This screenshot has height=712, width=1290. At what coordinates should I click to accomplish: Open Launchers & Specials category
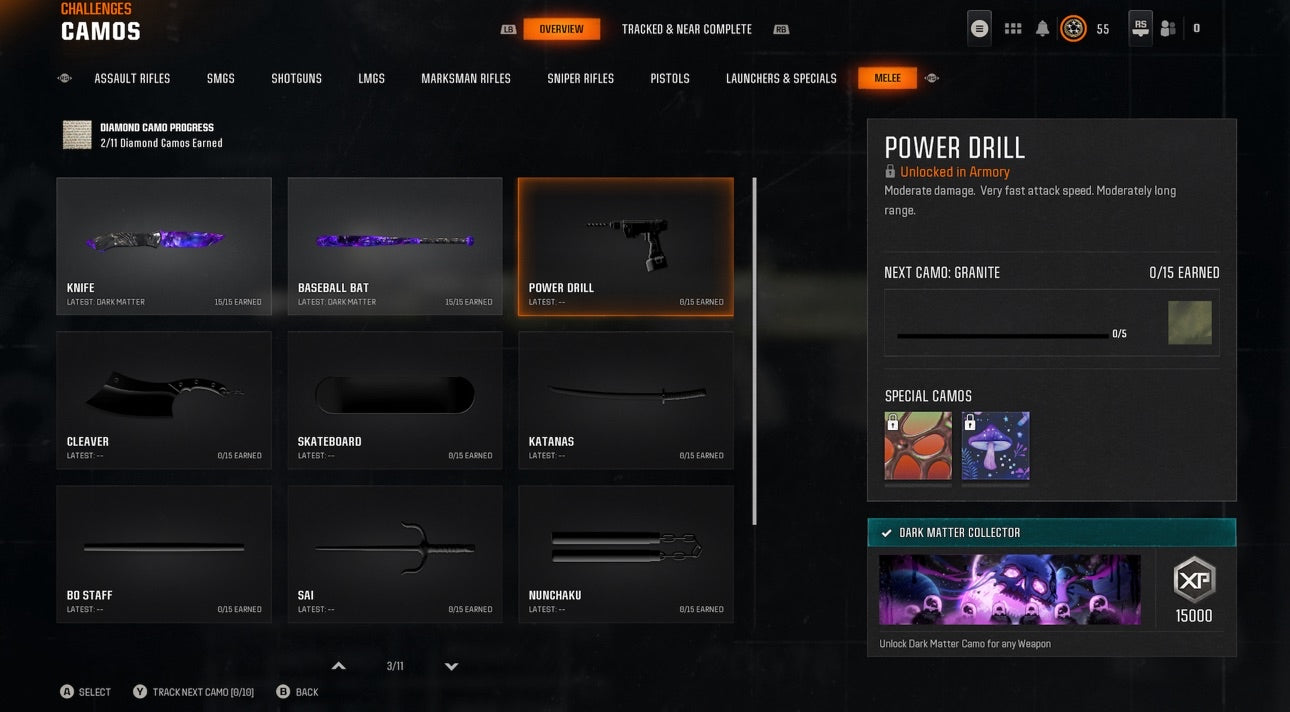(x=781, y=78)
